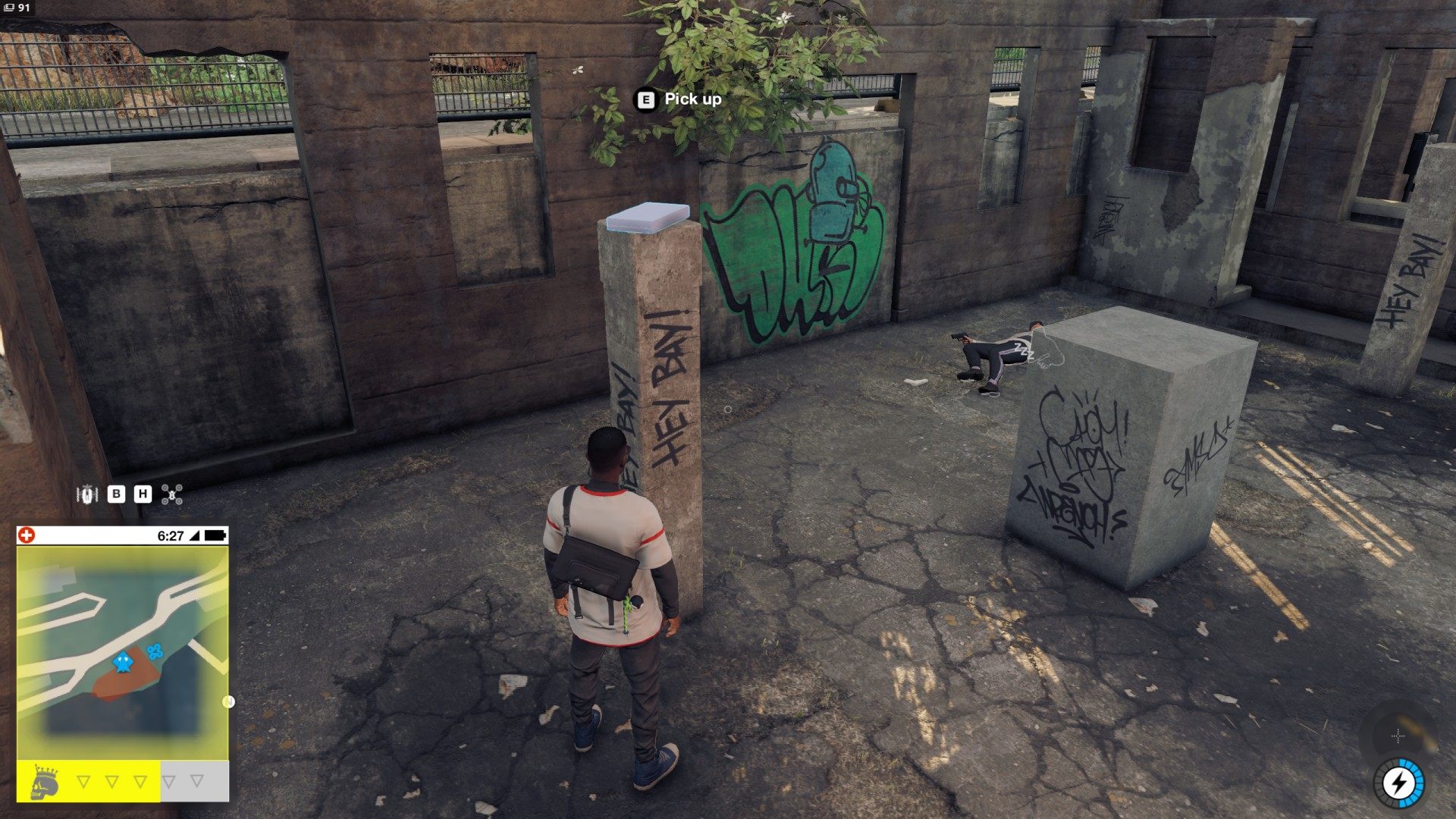This screenshot has height=819, width=1456.
Task: Select the blue player marker on minimap
Action: 122,662
